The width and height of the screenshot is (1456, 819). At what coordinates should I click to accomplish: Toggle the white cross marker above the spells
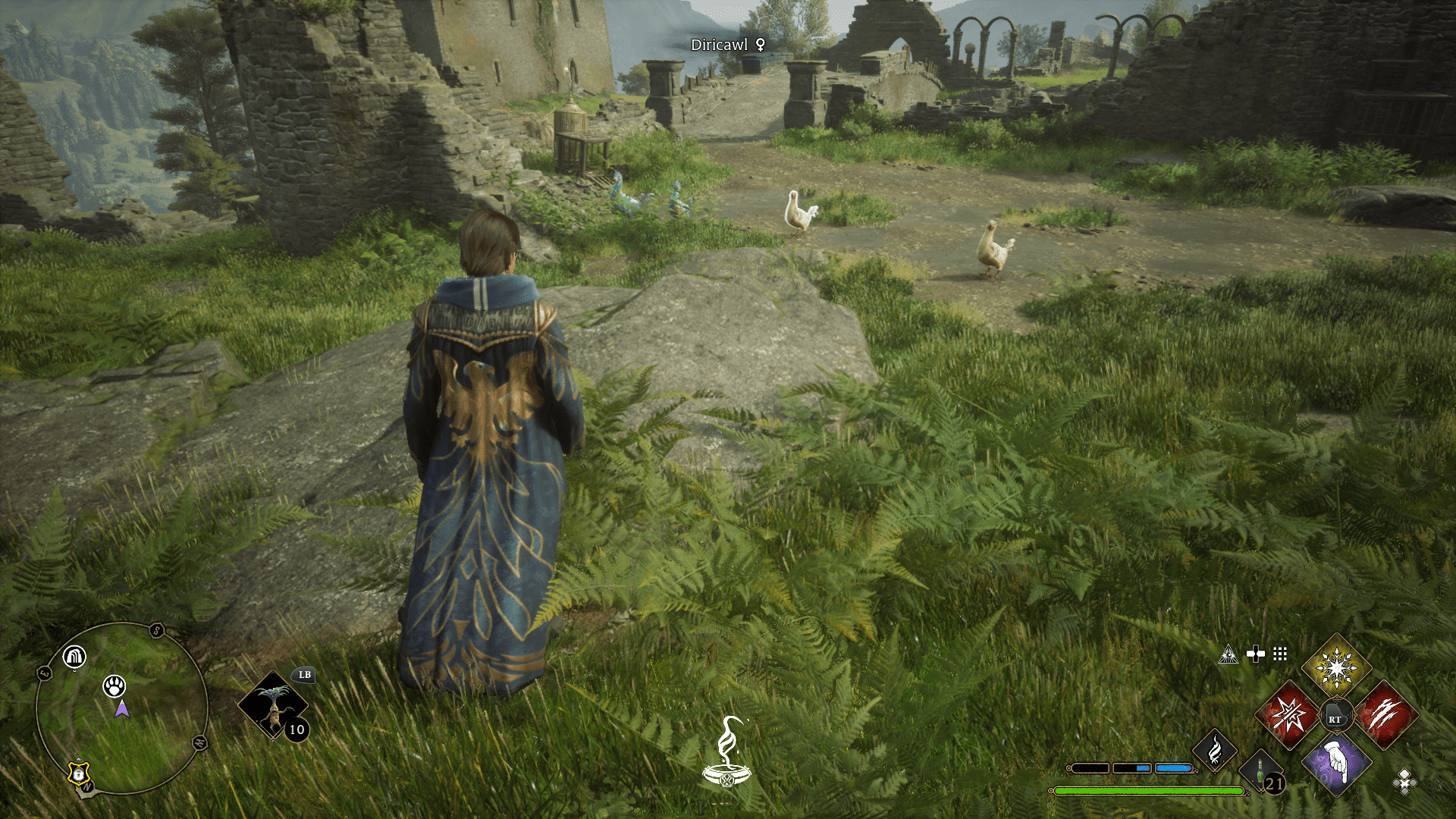pyautogui.click(x=1256, y=653)
